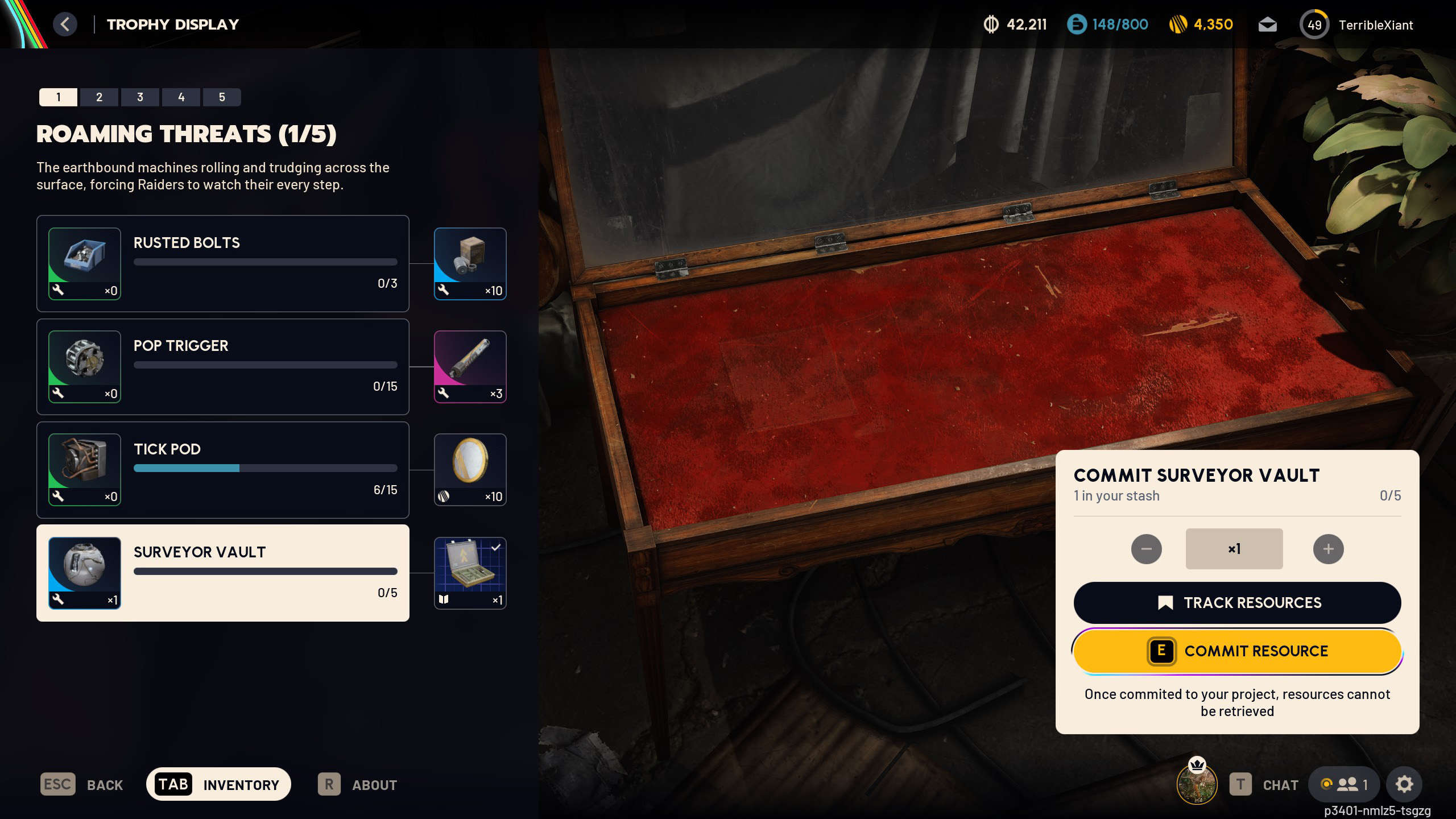Open settings gear icon
The width and height of the screenshot is (1456, 819).
click(1404, 784)
